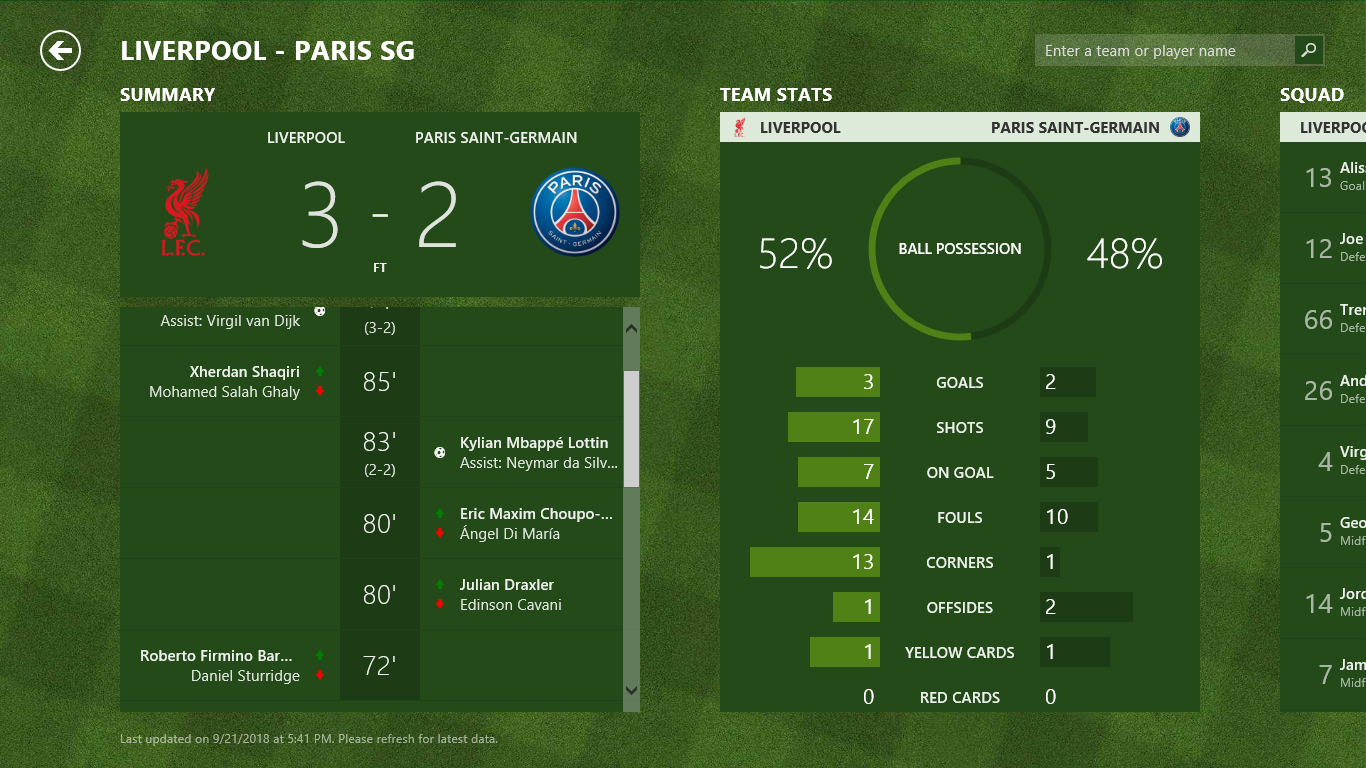Screen dimensions: 1366x768
Task: Activate the magnifier search button
Action: pos(1309,50)
